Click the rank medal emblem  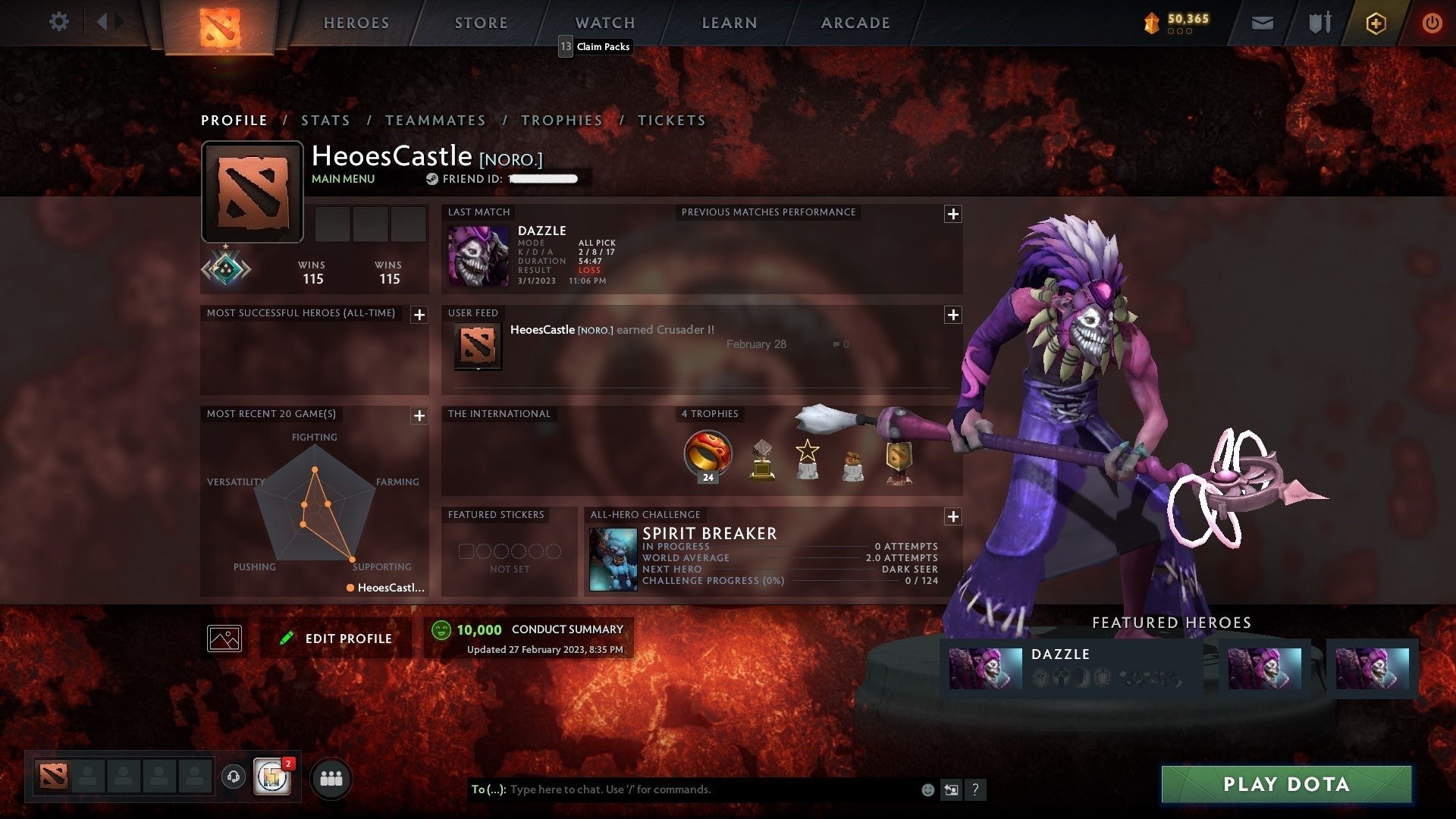click(225, 270)
